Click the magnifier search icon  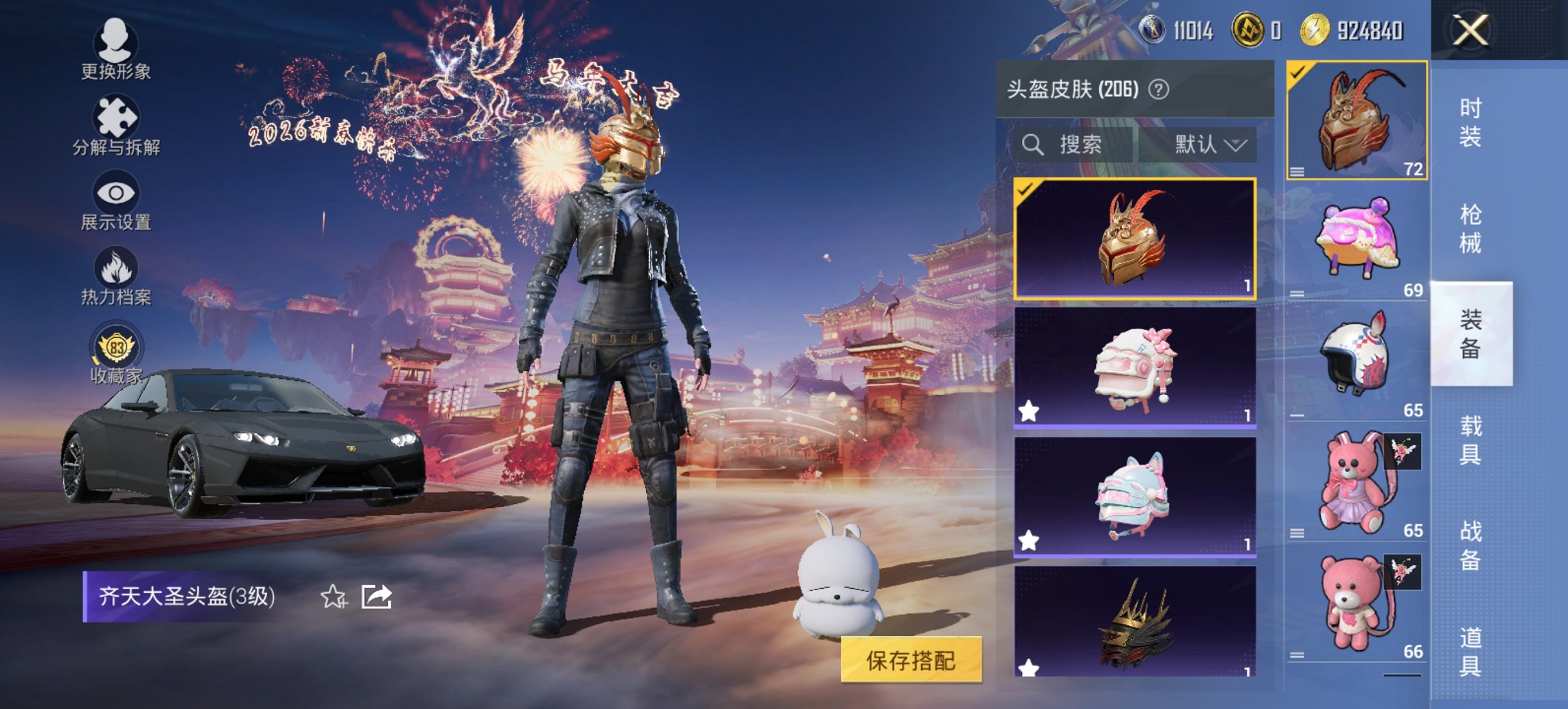(x=1032, y=145)
